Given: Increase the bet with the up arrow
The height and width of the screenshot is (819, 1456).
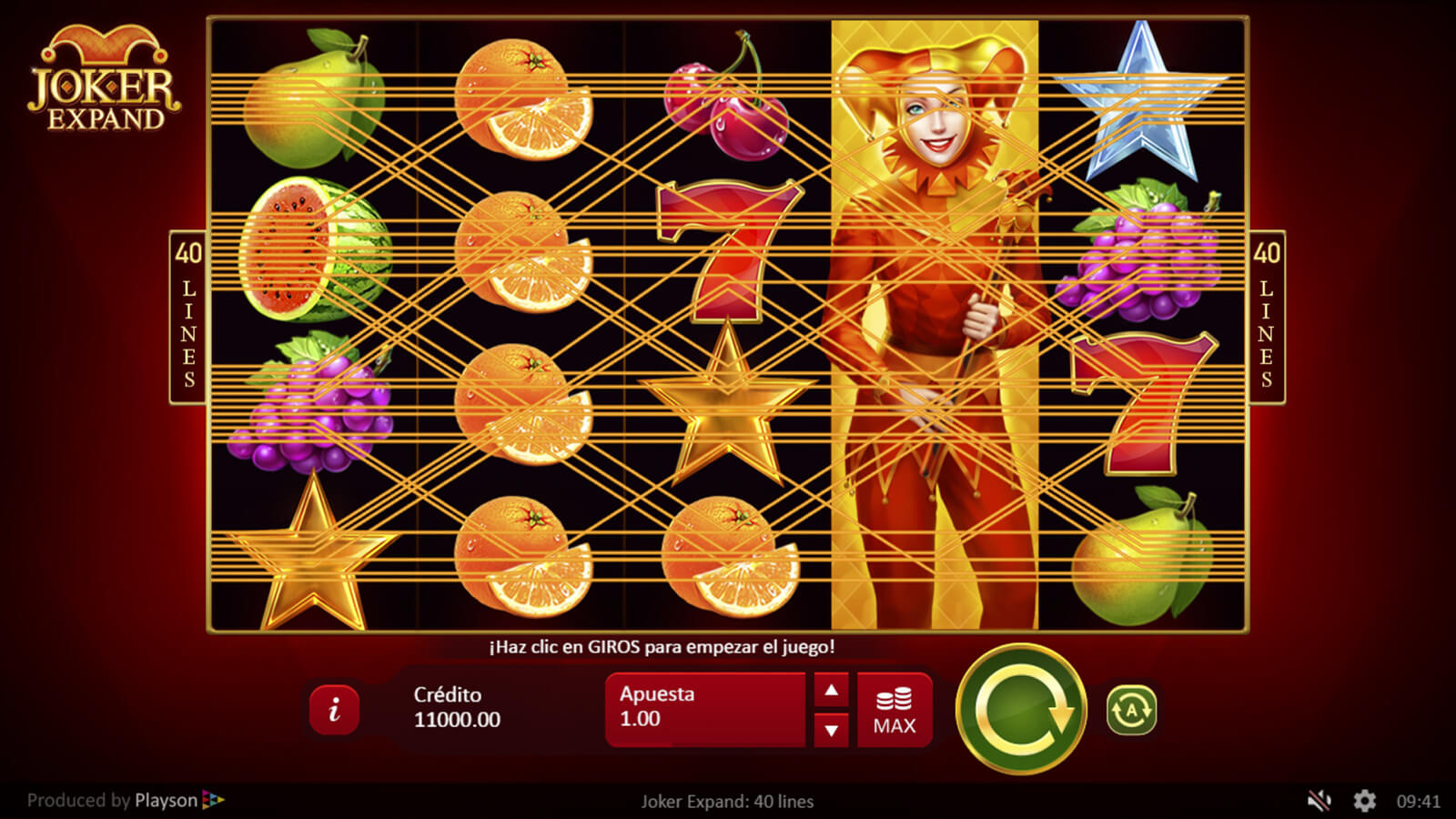Looking at the screenshot, I should point(831,691).
